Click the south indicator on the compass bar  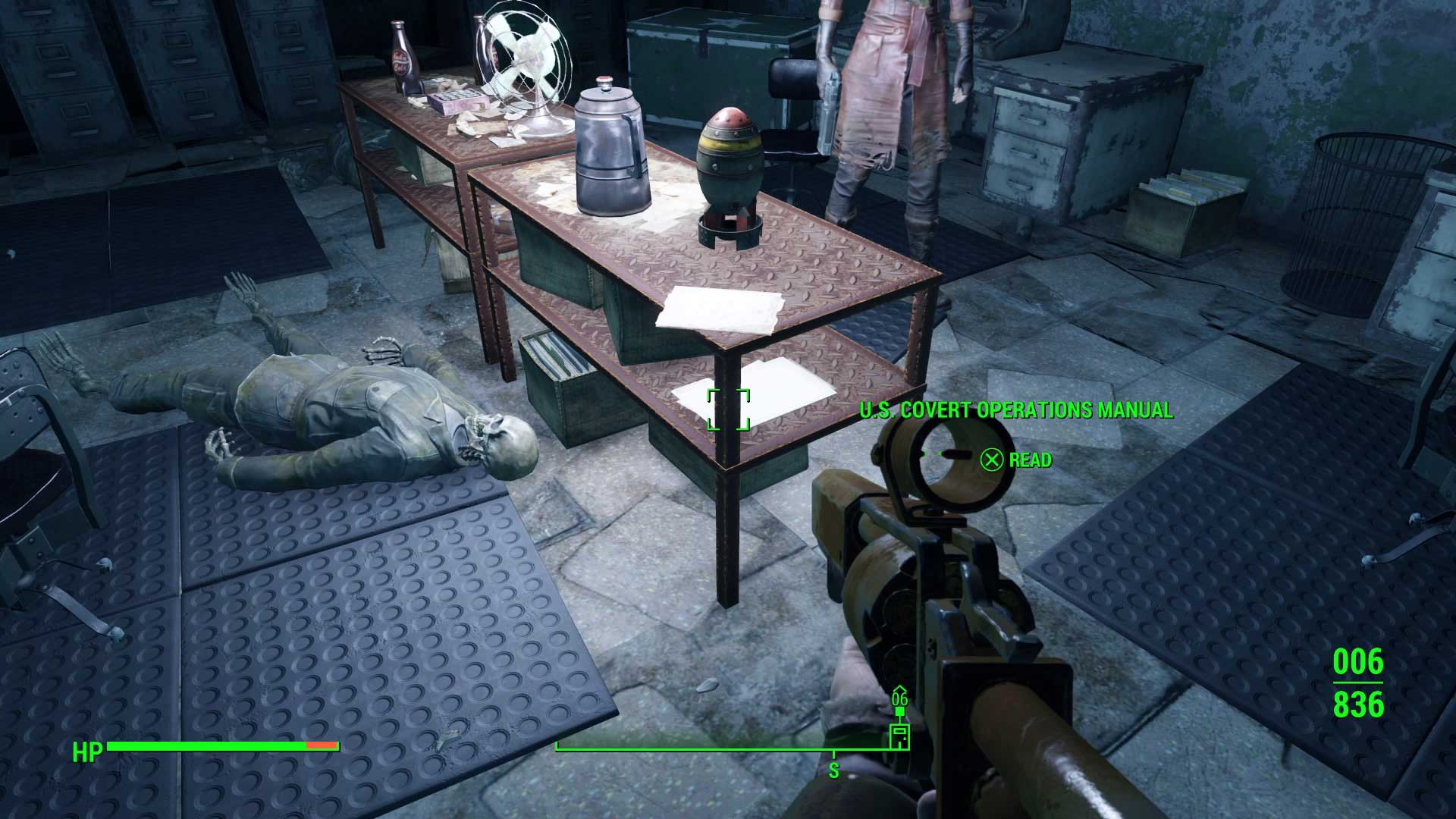pos(833,770)
